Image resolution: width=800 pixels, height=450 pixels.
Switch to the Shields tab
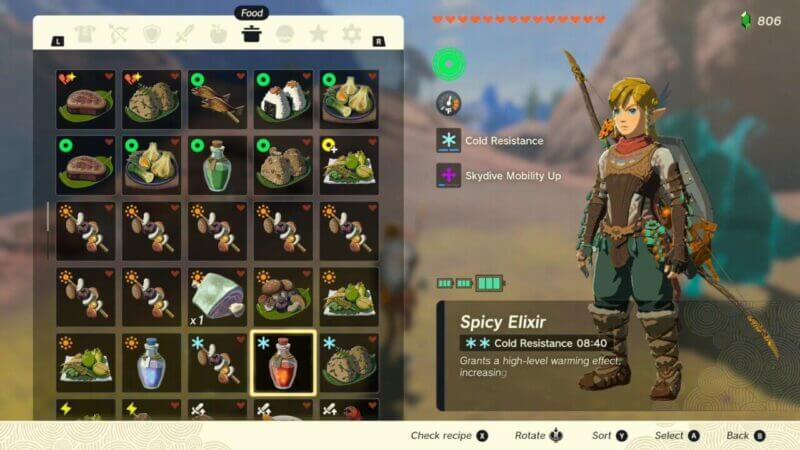(152, 35)
